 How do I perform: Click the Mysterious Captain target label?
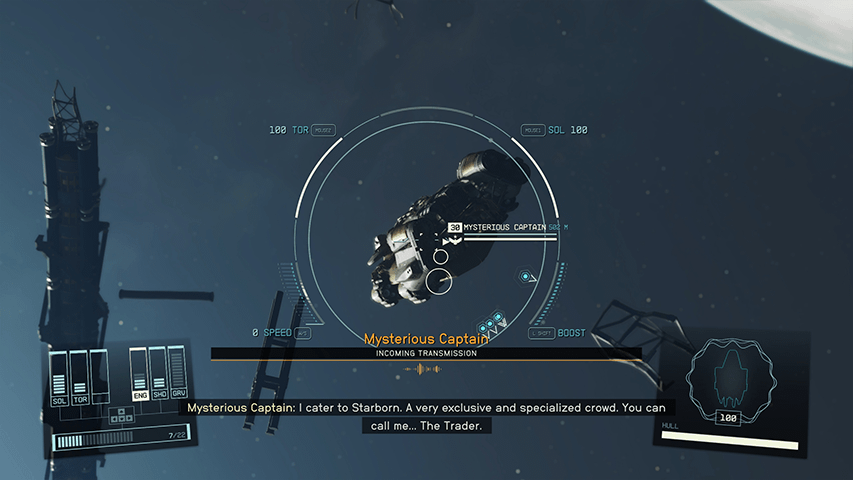[505, 228]
